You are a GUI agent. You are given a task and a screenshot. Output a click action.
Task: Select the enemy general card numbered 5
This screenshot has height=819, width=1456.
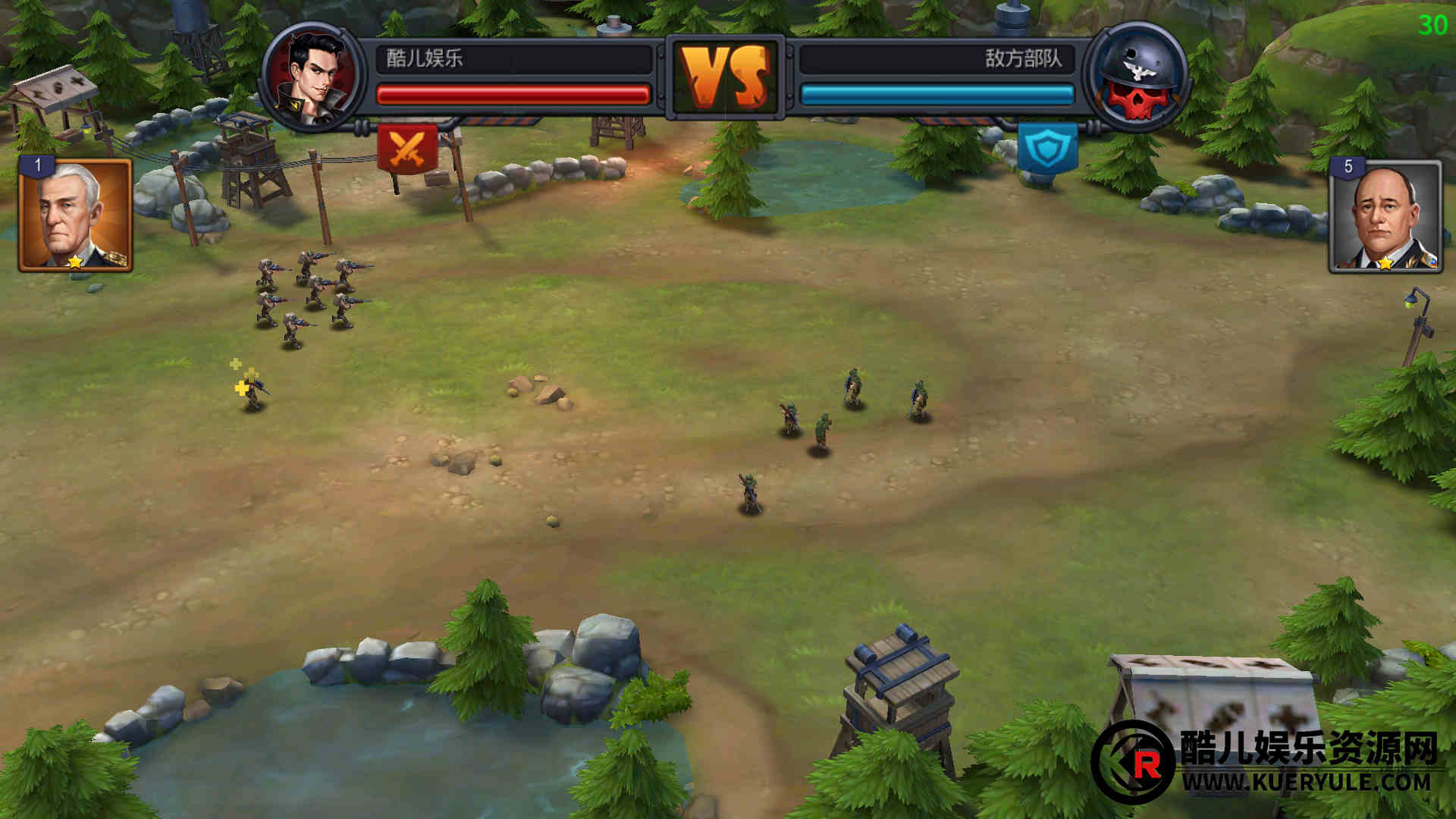coord(1385,217)
